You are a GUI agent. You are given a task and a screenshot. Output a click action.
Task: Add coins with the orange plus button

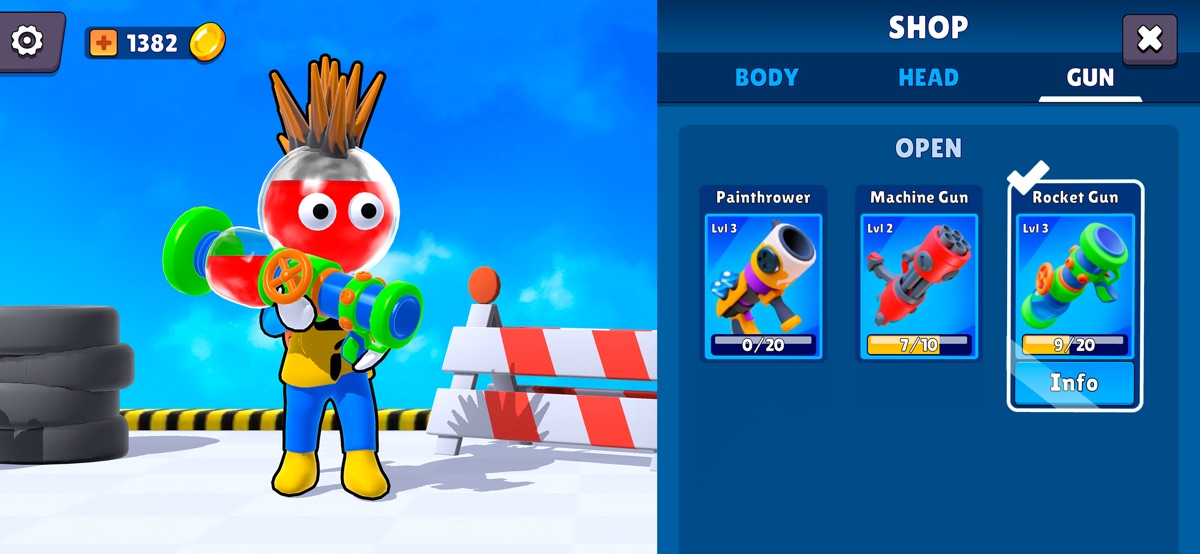point(103,43)
